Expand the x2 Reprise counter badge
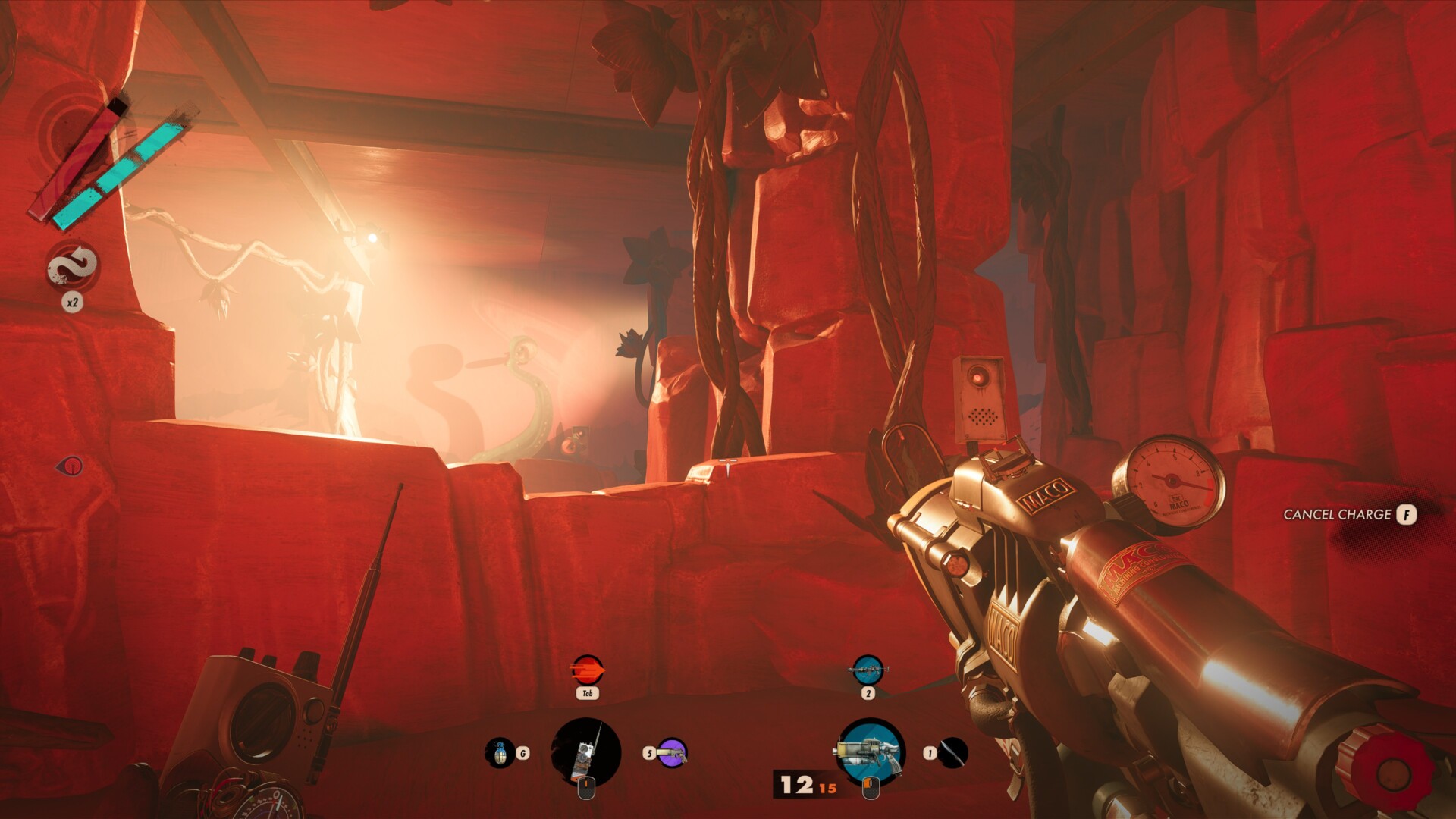Screen dimensions: 1456x819 [73, 302]
